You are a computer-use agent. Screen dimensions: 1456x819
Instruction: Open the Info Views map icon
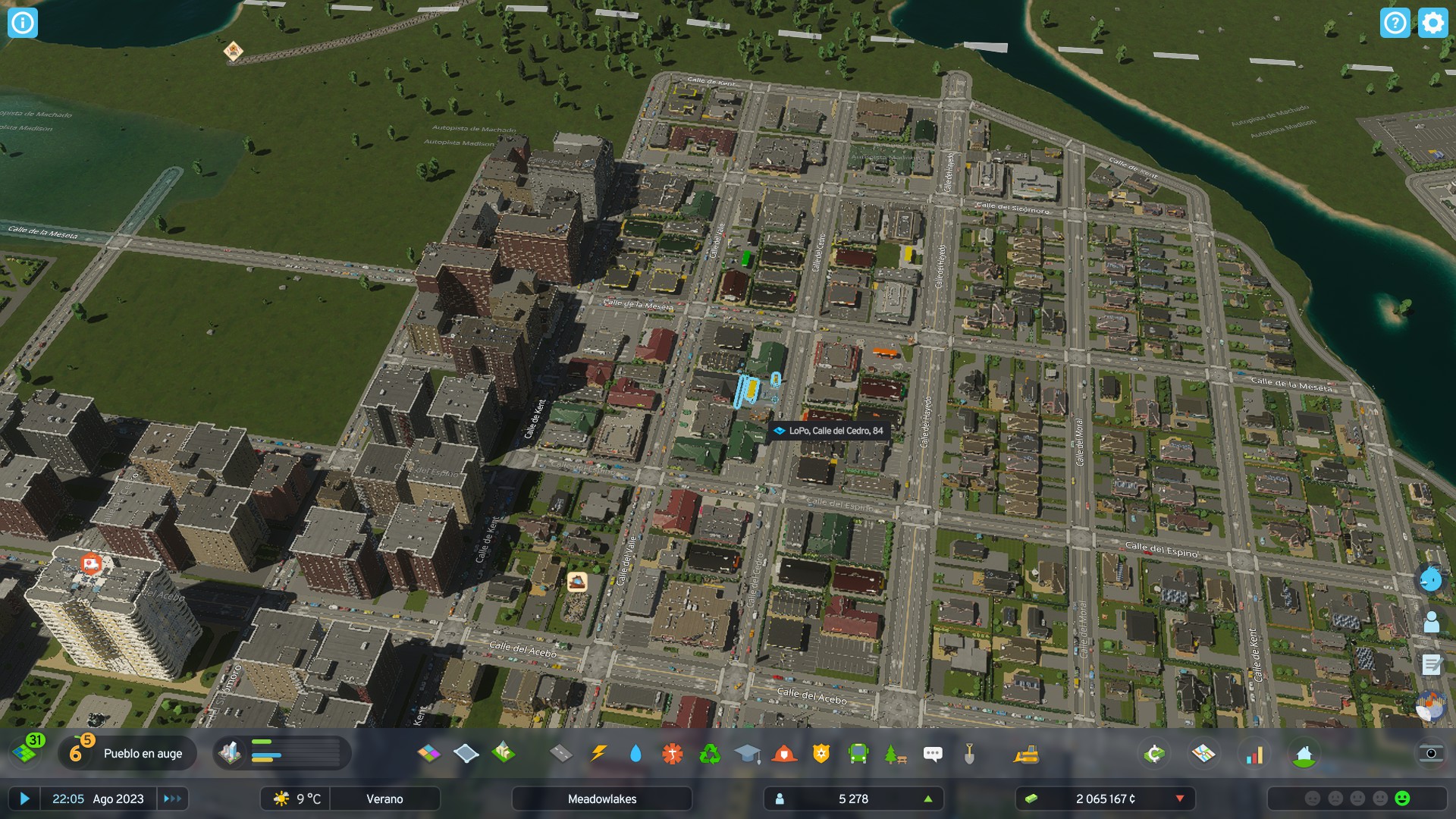click(x=1205, y=754)
